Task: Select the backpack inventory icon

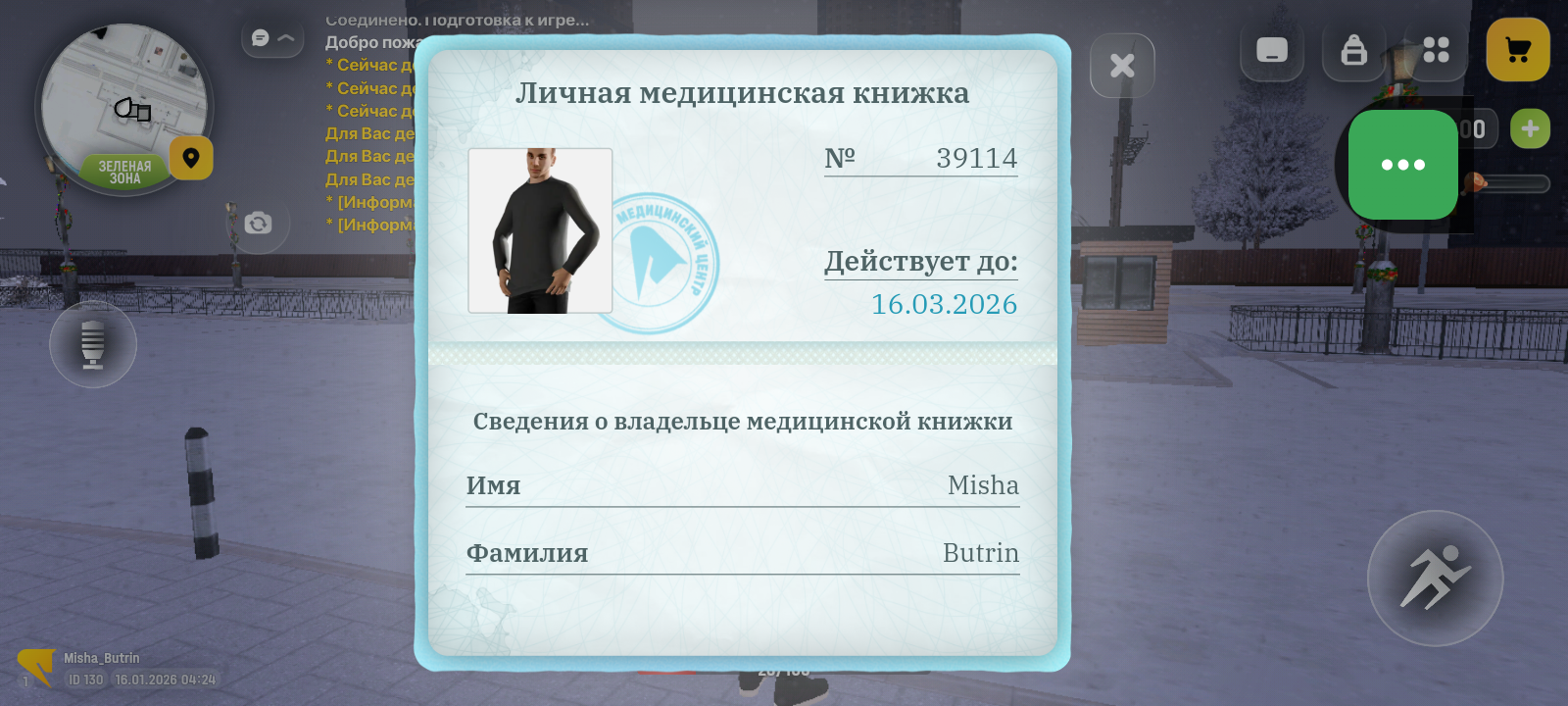Action: coord(1353,51)
